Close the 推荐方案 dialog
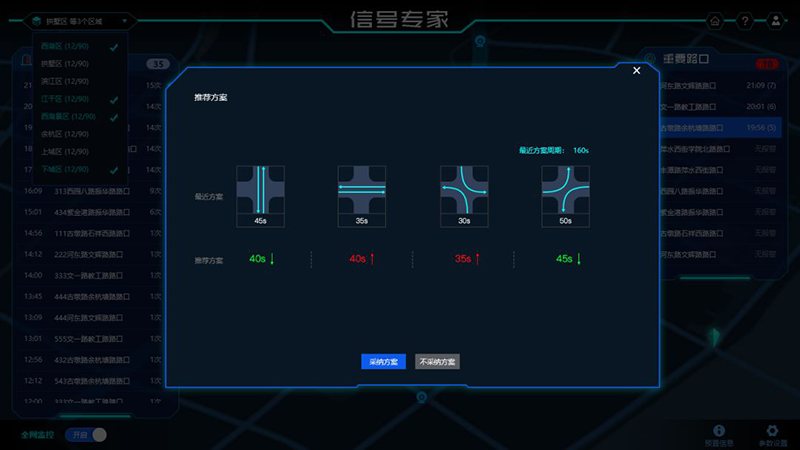 coord(637,70)
